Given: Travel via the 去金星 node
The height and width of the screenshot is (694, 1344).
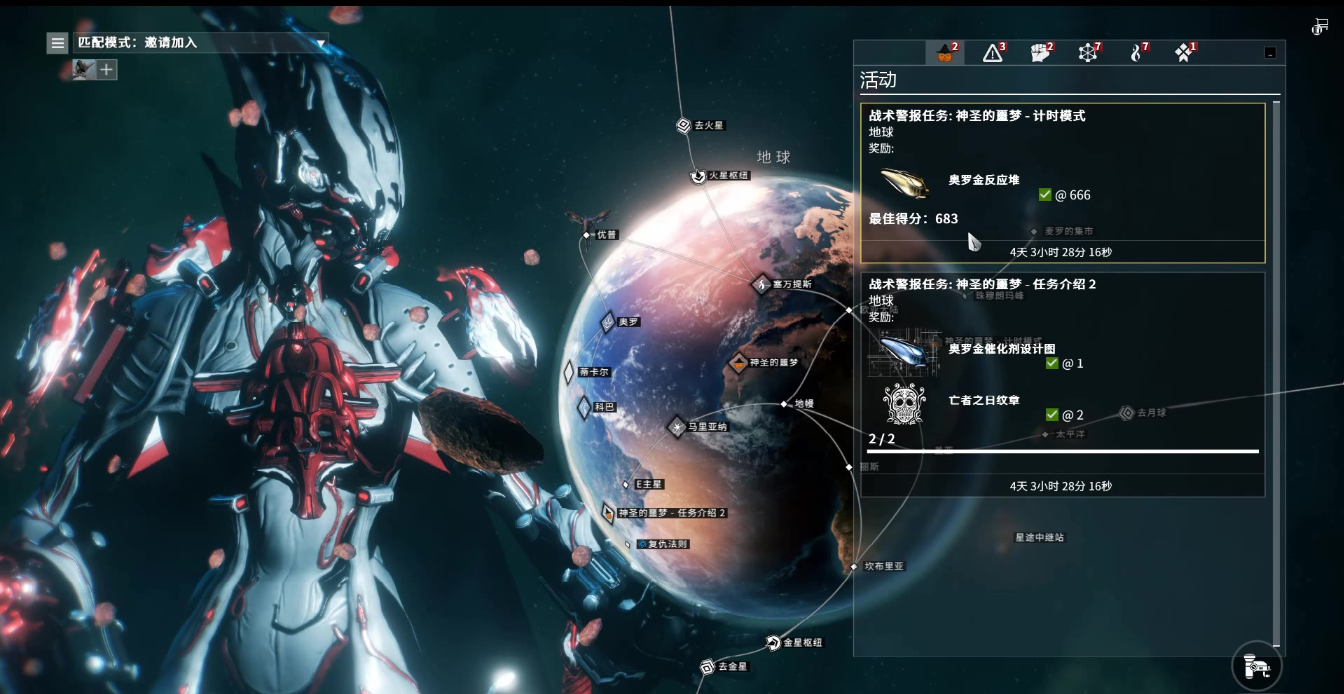Looking at the screenshot, I should tap(707, 666).
